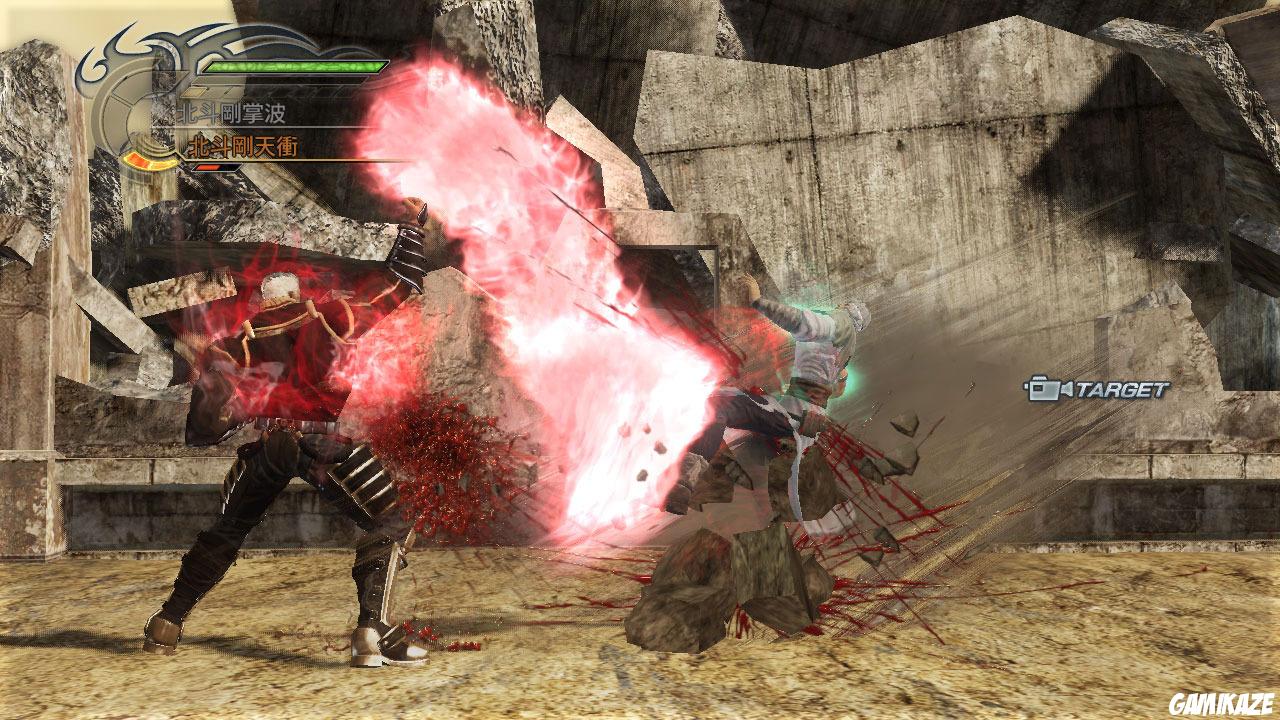The height and width of the screenshot is (720, 1280).
Task: Click the camera icon next to TARGET
Action: [1044, 390]
